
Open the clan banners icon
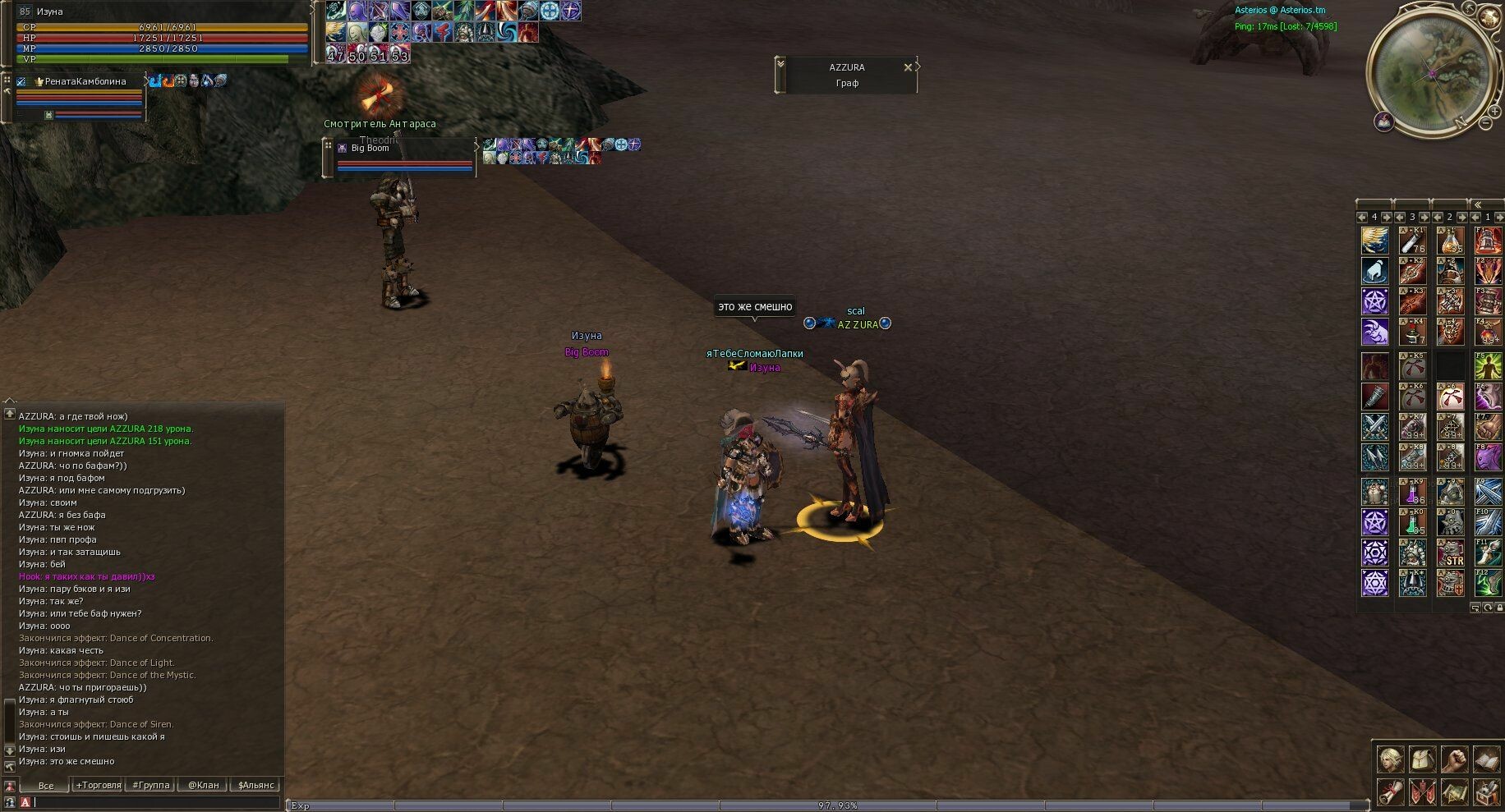pos(1422,792)
